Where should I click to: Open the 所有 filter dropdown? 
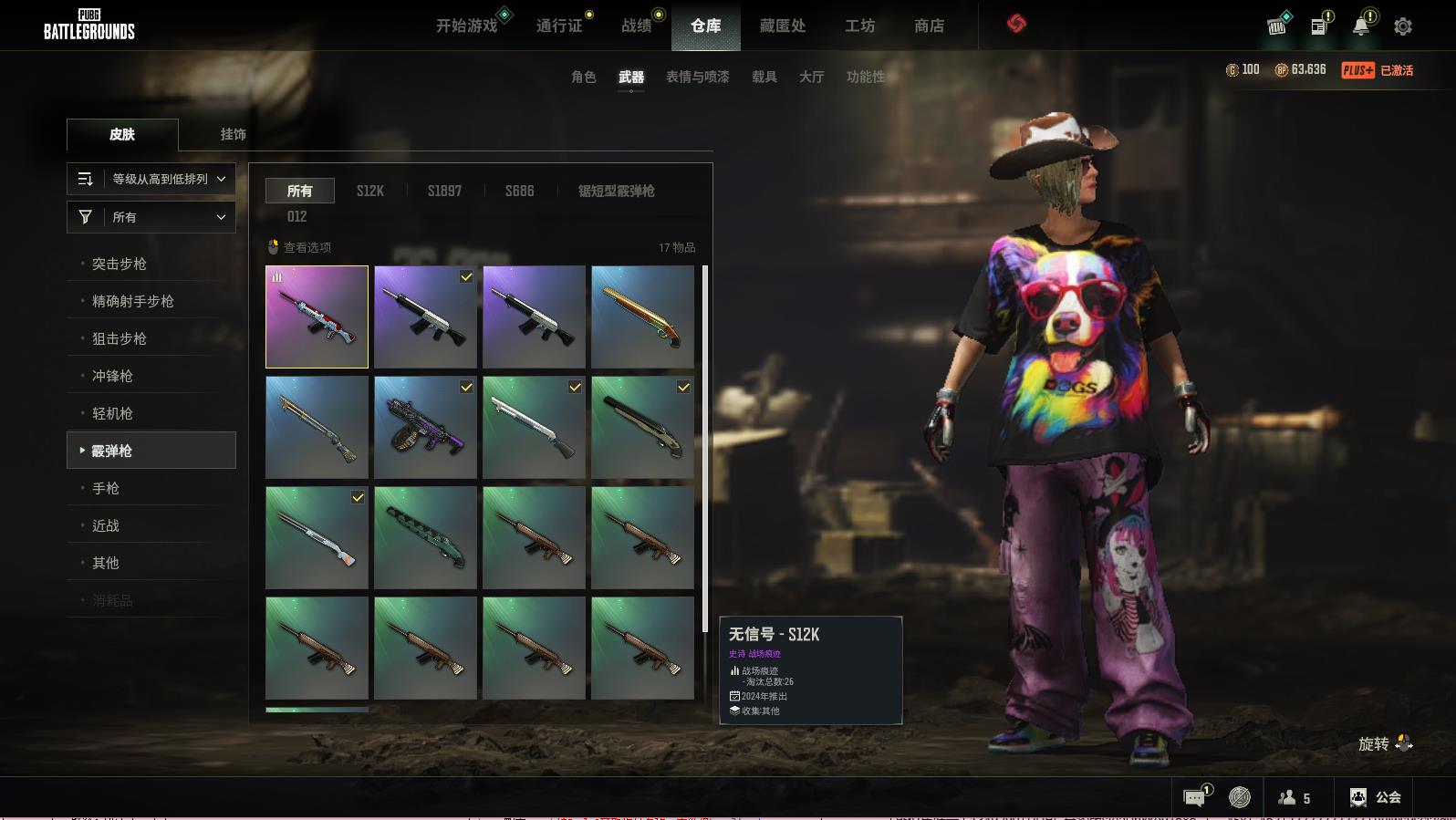[151, 217]
